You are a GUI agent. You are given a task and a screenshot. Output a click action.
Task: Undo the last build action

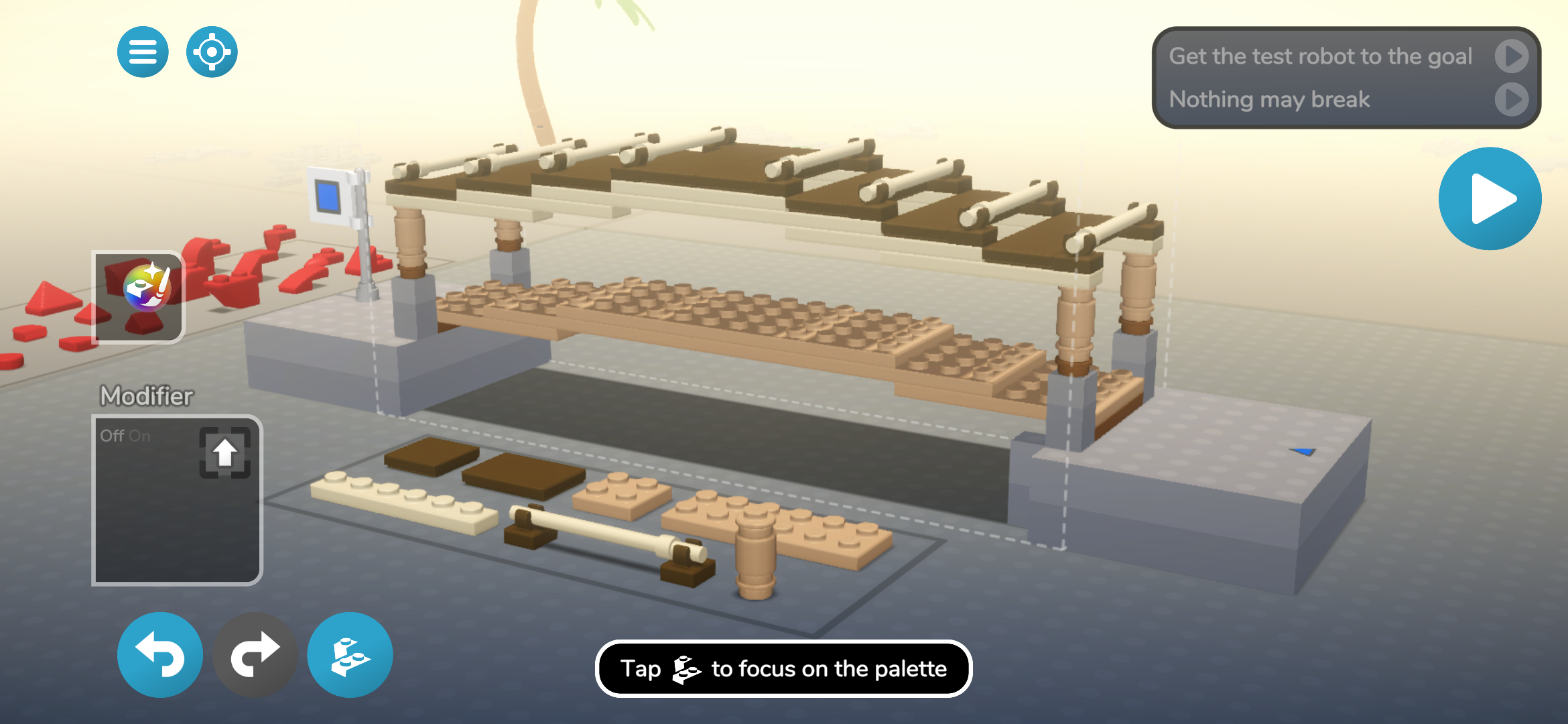coord(159,655)
